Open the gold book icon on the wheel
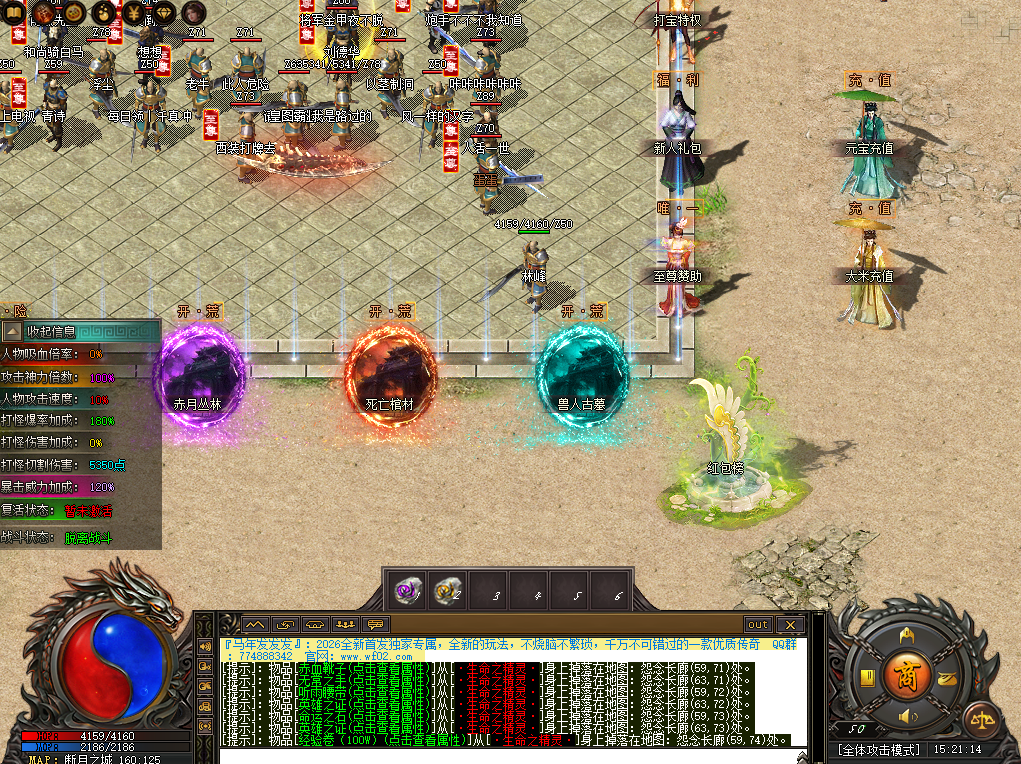The width and height of the screenshot is (1021, 764). click(x=867, y=679)
